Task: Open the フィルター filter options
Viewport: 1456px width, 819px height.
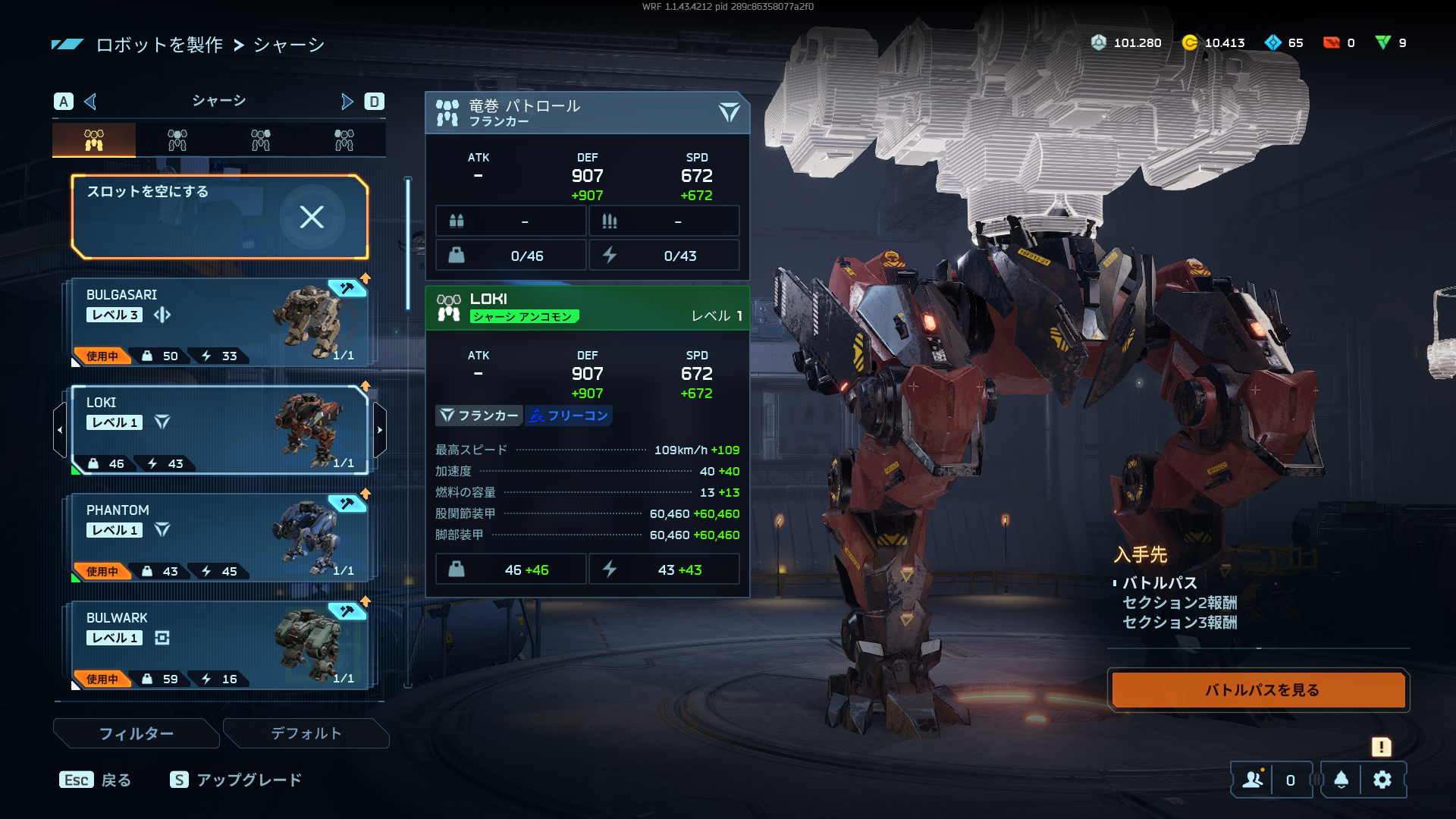Action: (x=136, y=733)
